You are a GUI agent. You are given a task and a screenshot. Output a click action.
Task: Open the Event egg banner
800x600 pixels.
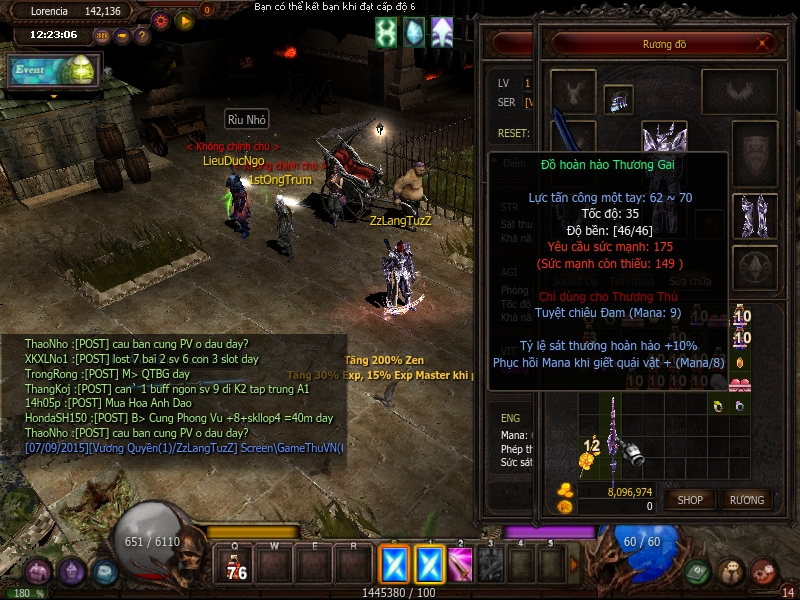pos(54,70)
